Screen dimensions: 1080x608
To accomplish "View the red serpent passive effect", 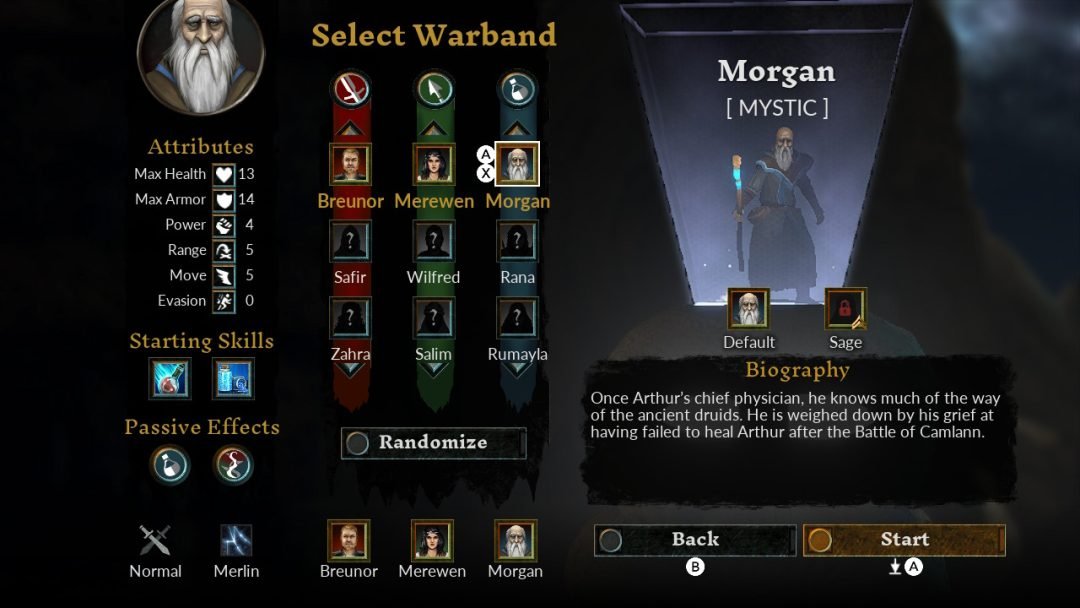I will pos(233,465).
